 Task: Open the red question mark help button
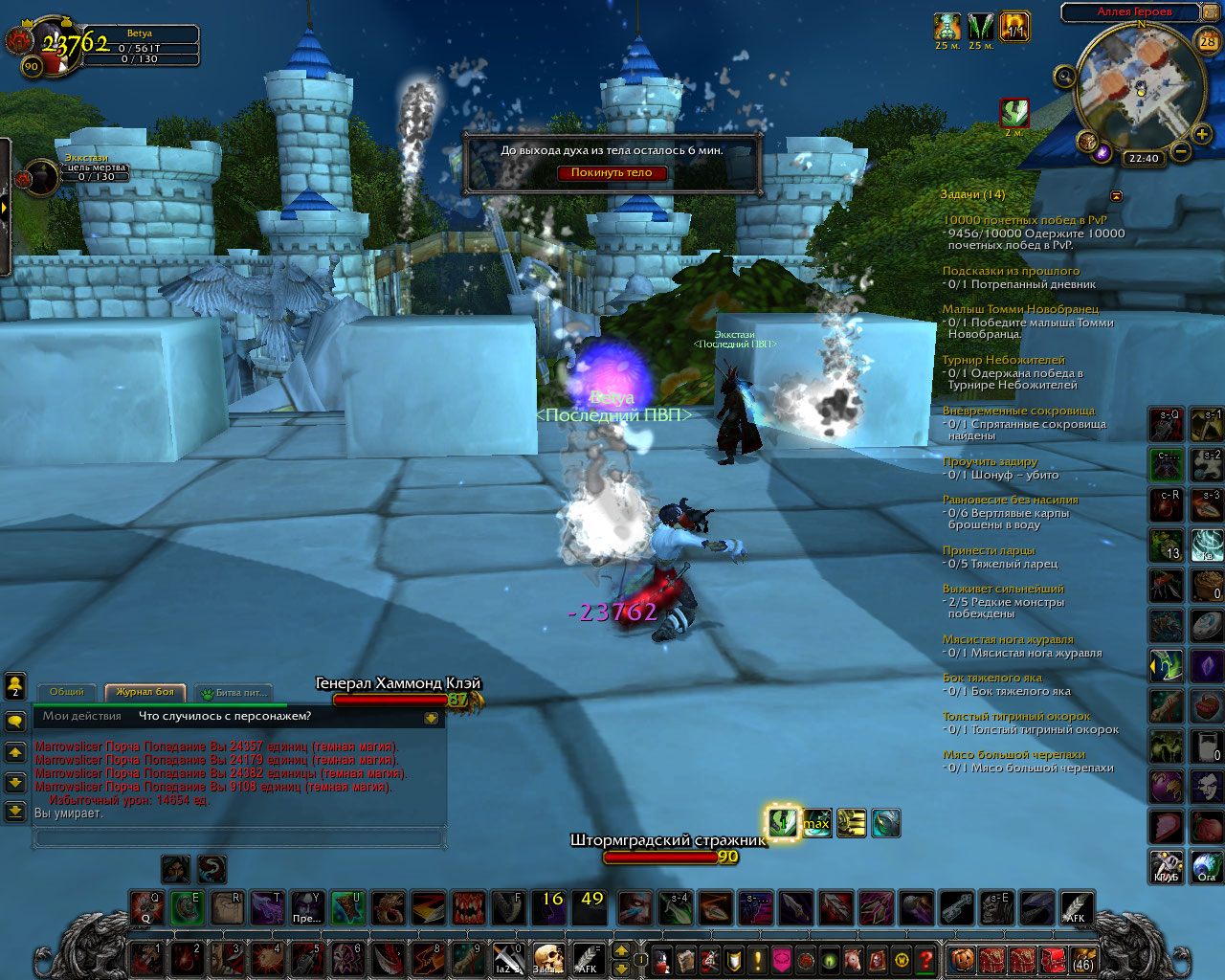pos(925,959)
